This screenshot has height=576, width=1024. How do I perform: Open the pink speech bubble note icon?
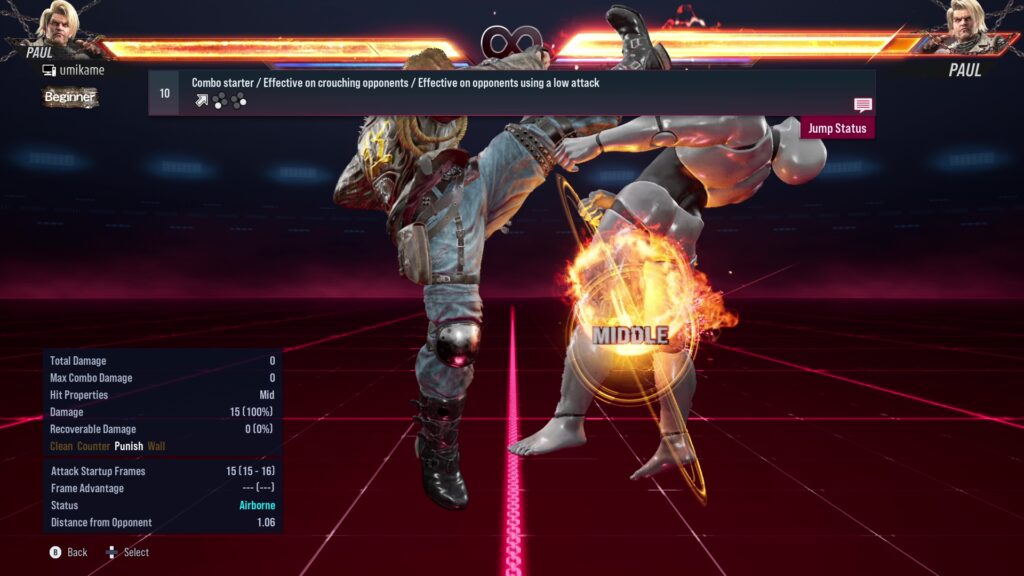tap(863, 105)
